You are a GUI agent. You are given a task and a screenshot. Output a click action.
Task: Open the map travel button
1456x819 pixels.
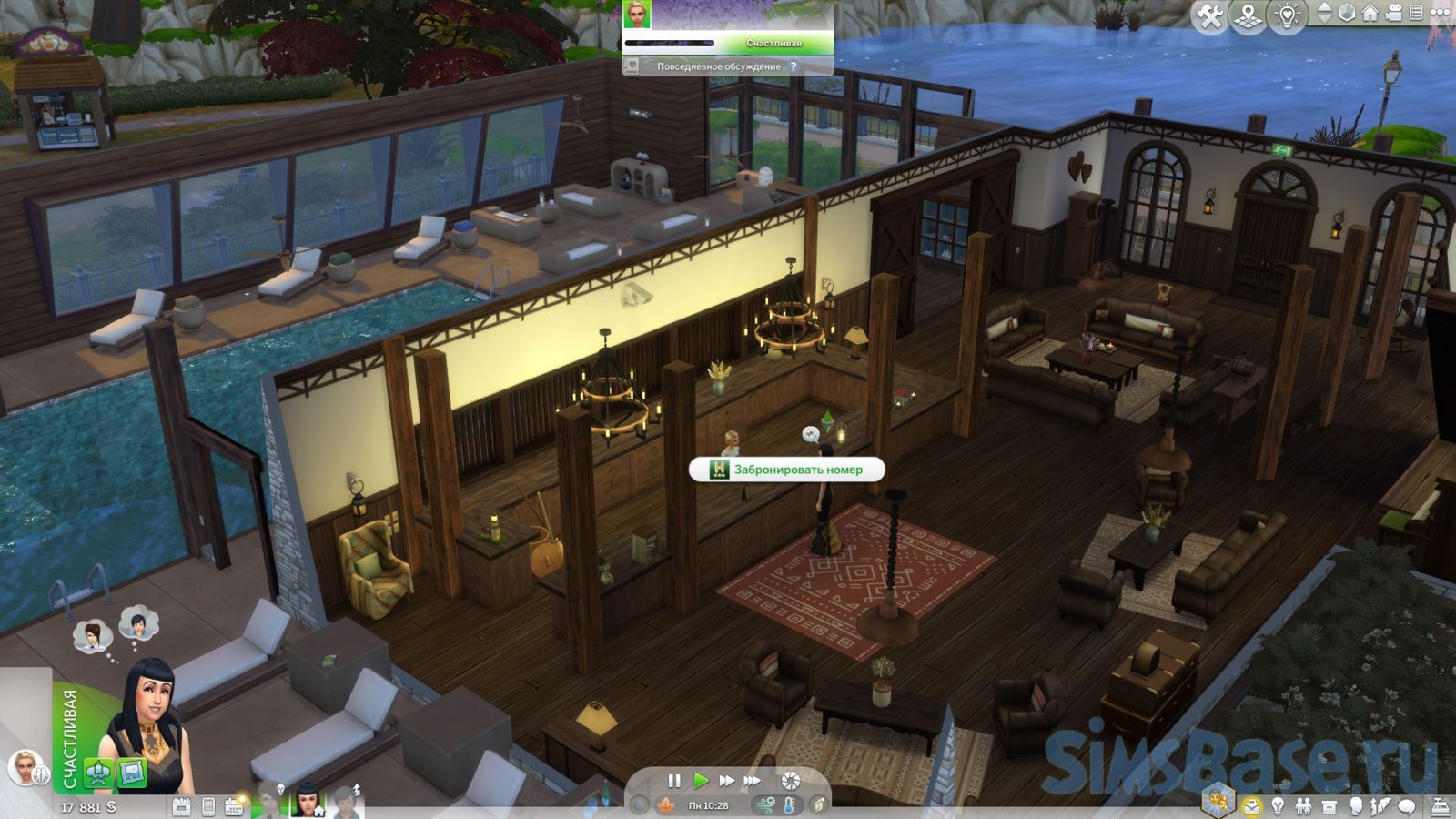pos(1249,16)
